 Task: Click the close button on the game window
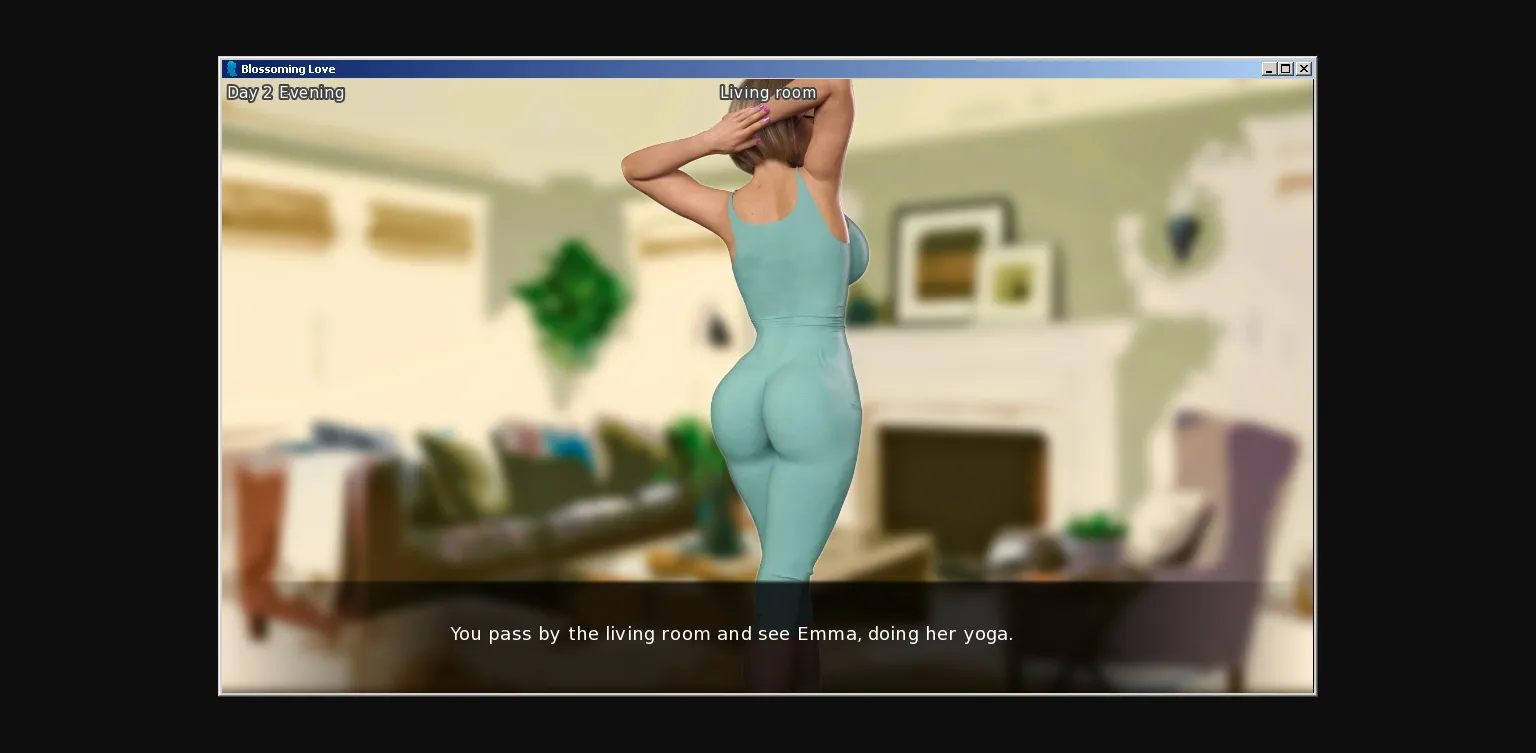coord(1303,68)
